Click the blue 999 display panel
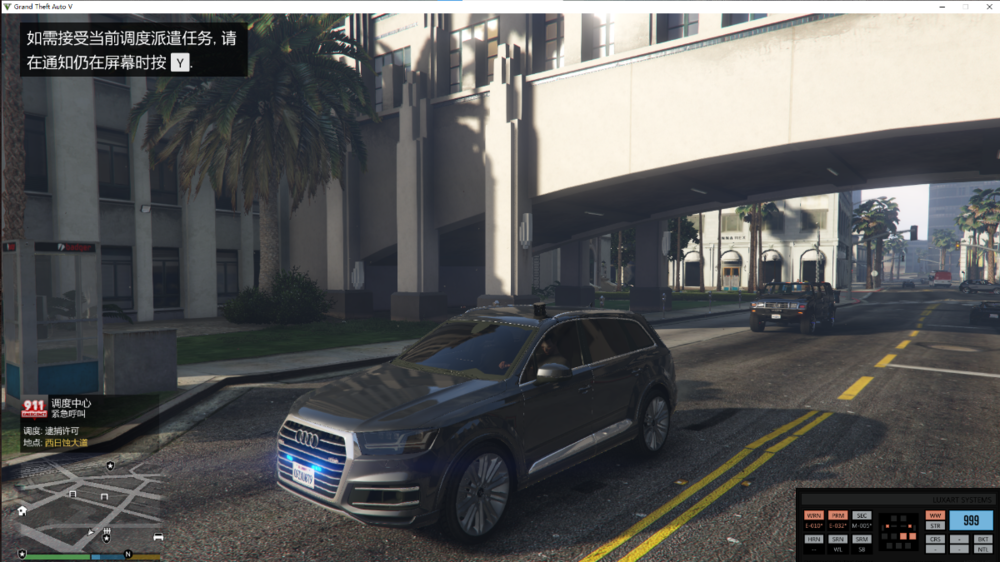1000x562 pixels. point(971,520)
